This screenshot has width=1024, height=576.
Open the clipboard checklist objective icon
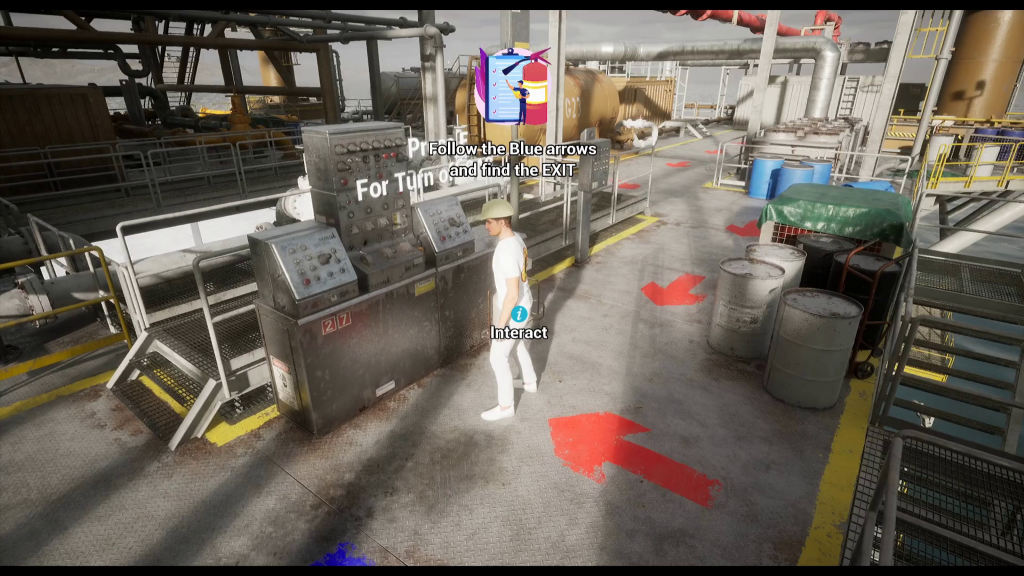coord(512,86)
